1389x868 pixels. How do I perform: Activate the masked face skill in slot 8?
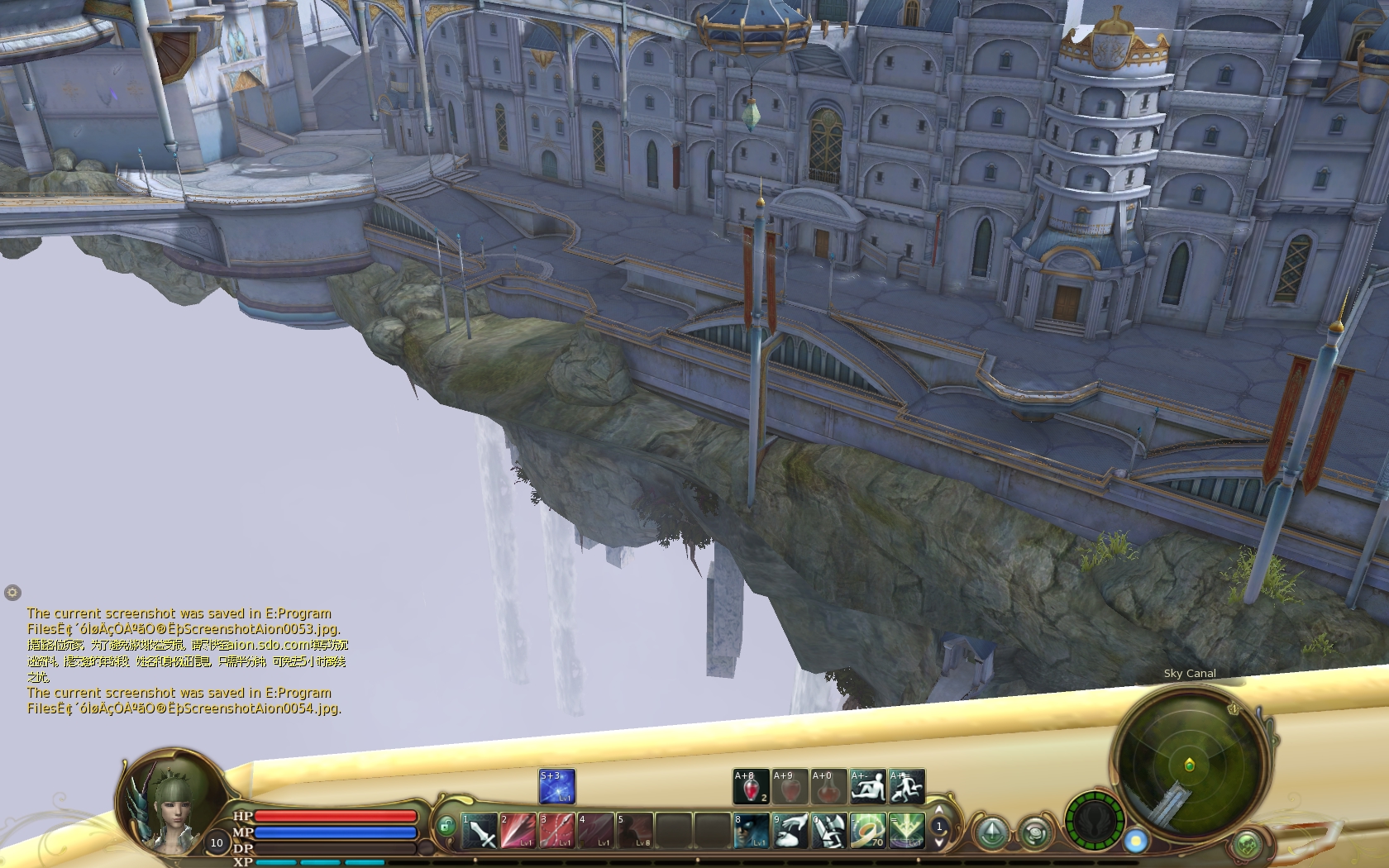752,831
